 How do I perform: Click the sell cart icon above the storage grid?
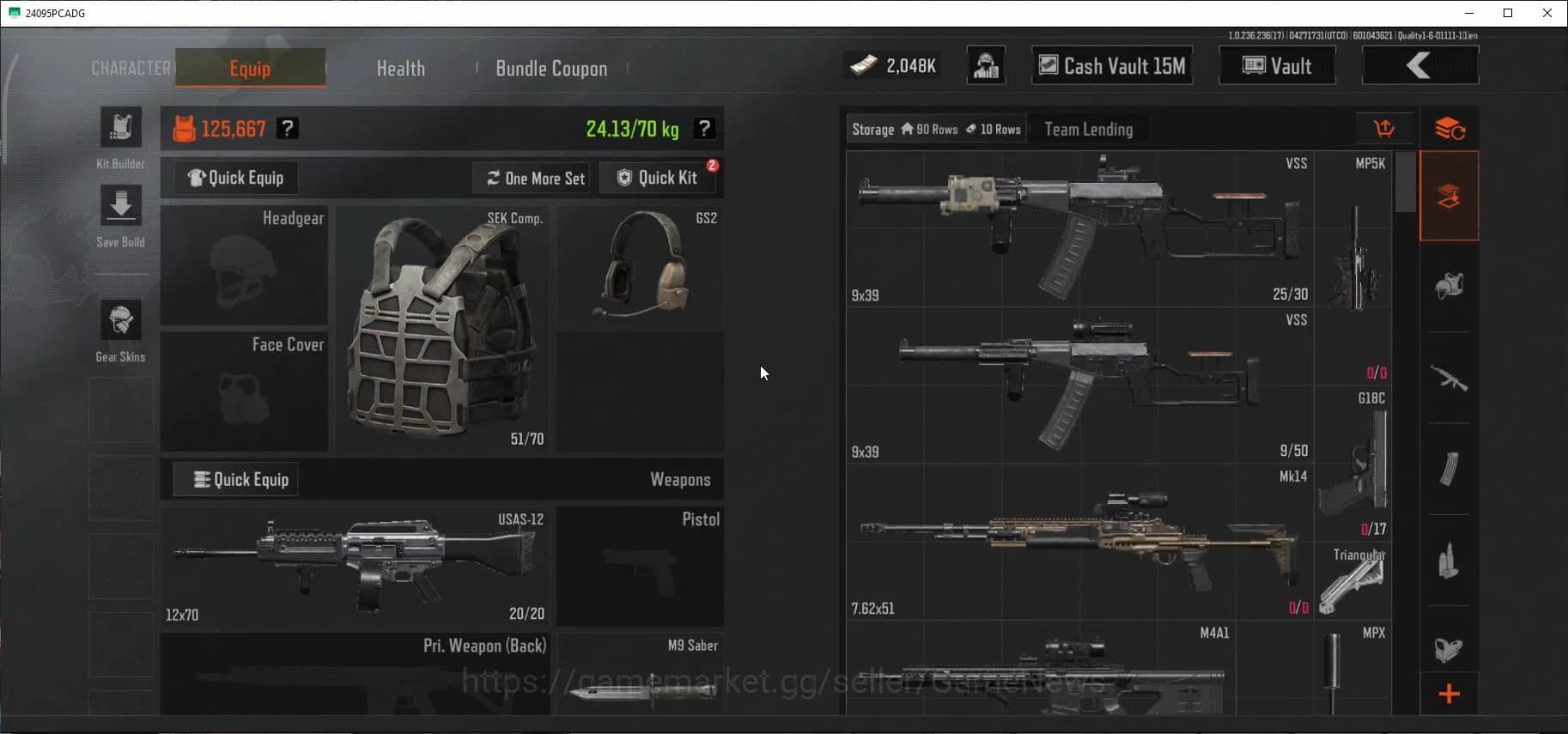coord(1385,128)
